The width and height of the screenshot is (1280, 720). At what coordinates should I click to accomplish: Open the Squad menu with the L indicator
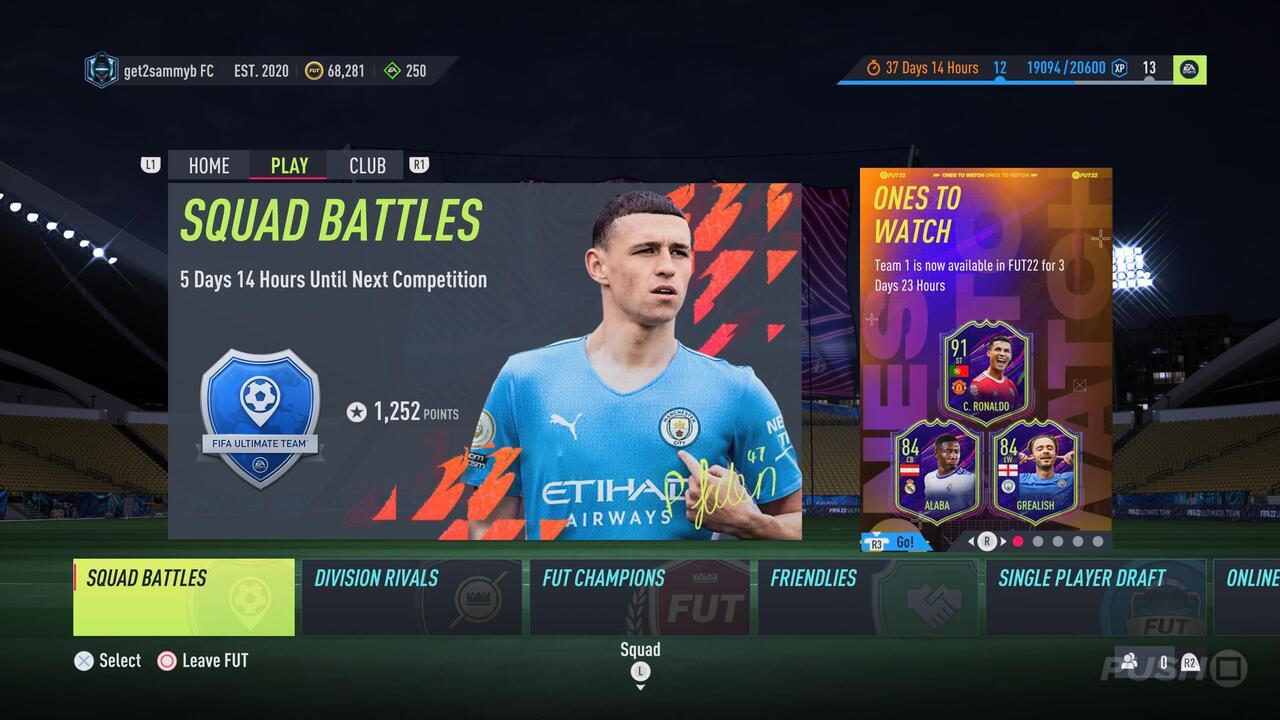tap(640, 673)
